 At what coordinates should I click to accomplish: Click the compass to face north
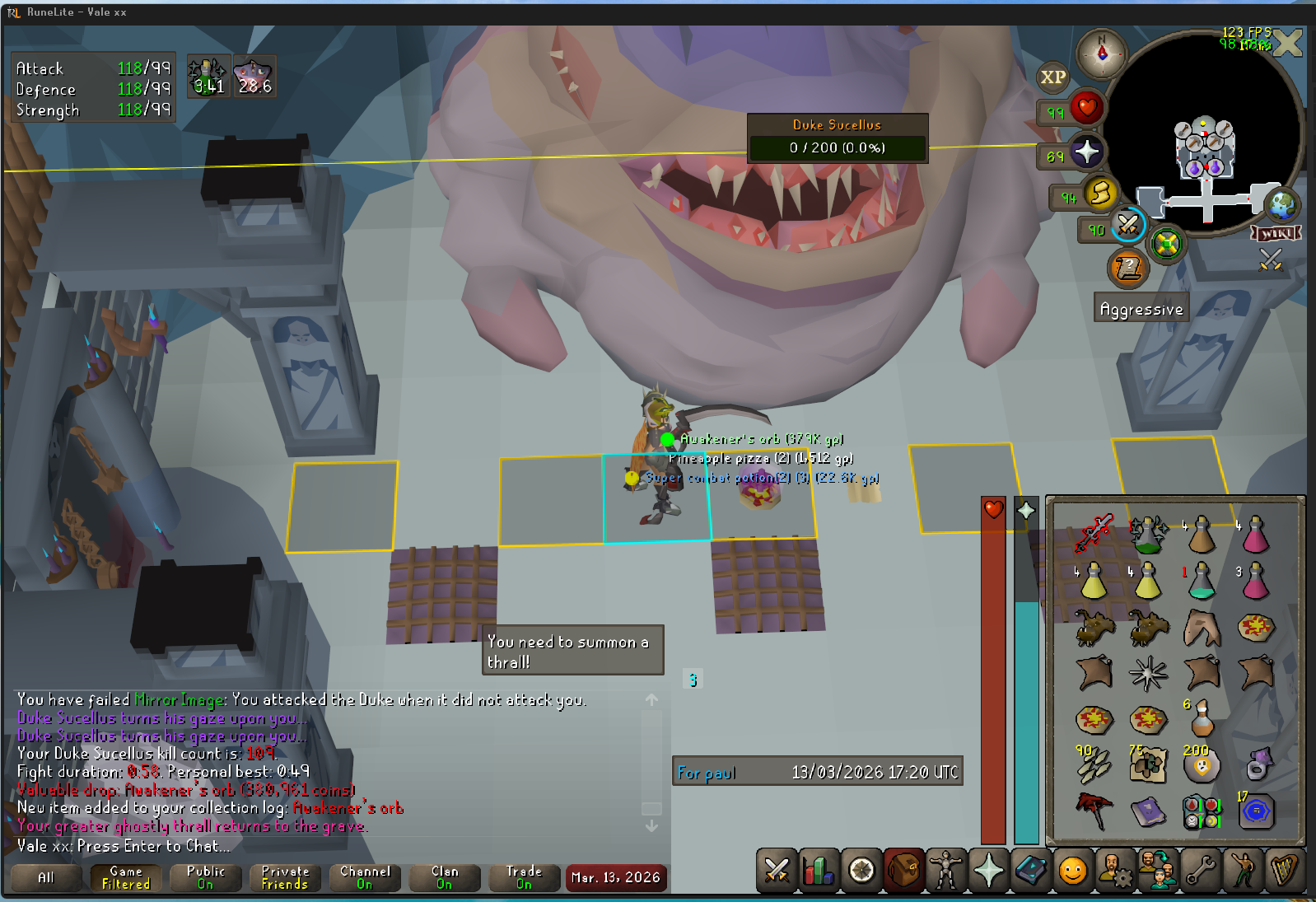point(1102,53)
